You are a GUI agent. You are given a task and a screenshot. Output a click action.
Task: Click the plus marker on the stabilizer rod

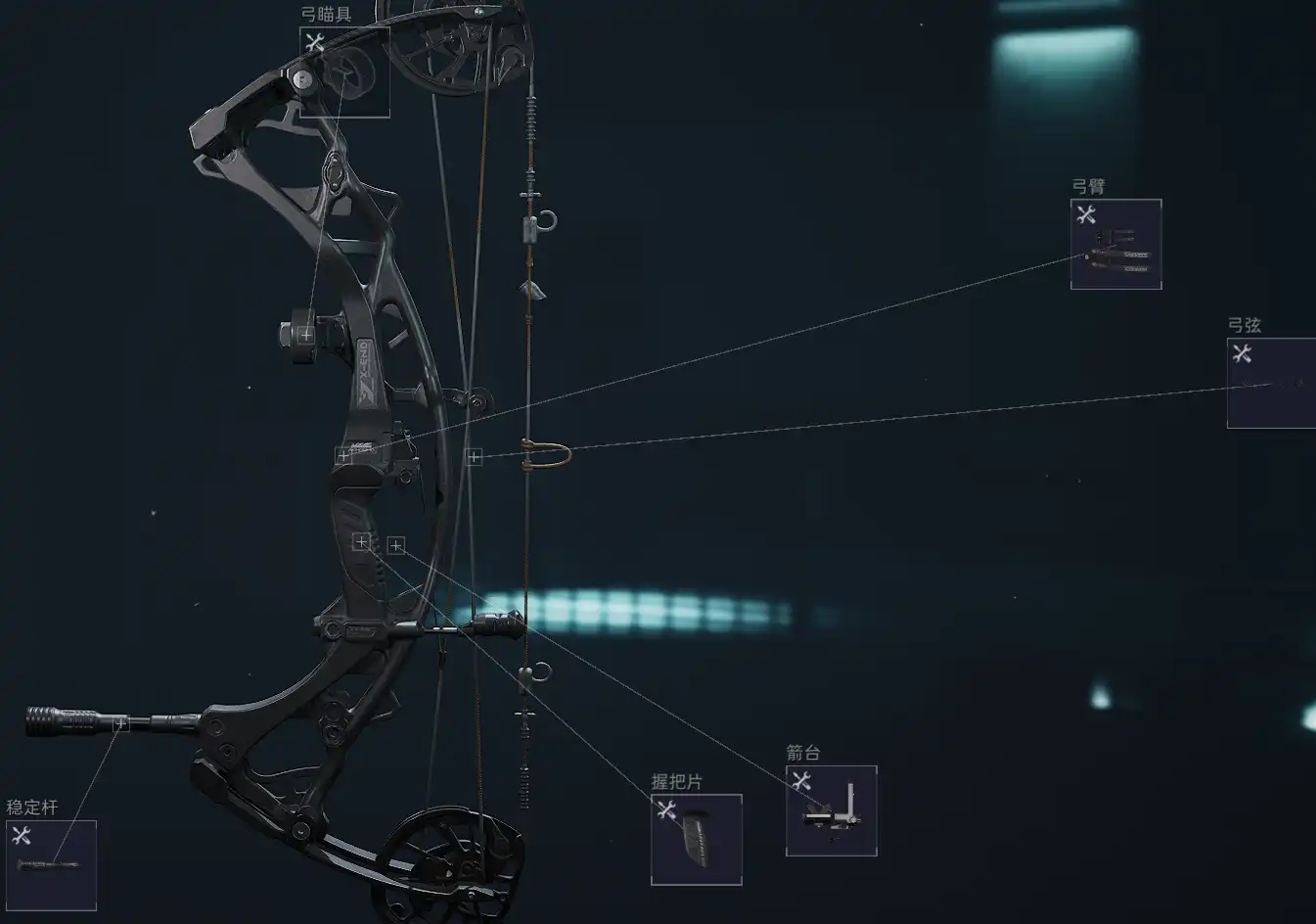pyautogui.click(x=120, y=724)
